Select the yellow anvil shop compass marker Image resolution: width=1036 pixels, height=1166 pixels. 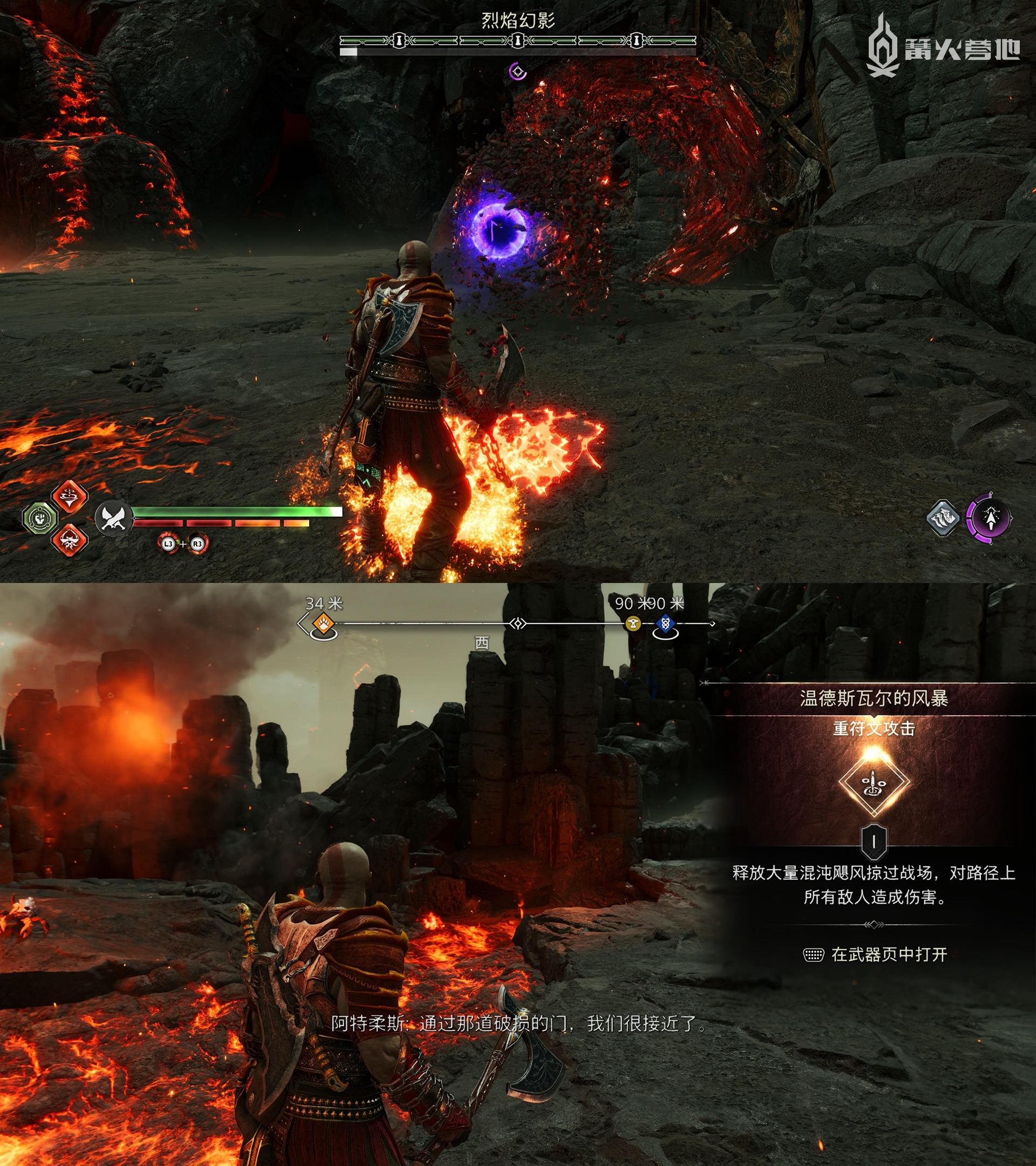[632, 623]
